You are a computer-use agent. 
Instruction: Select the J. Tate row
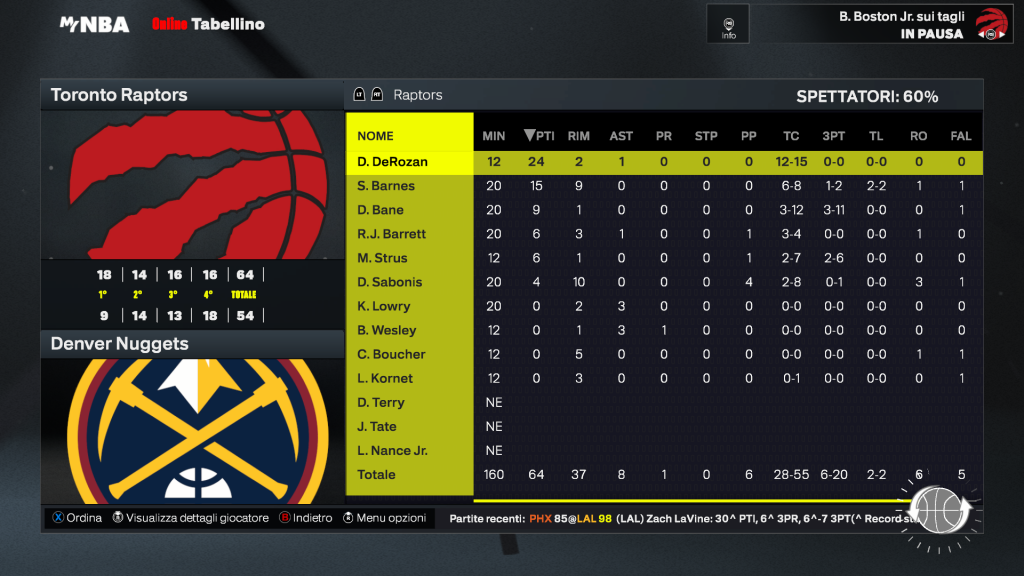pos(378,426)
